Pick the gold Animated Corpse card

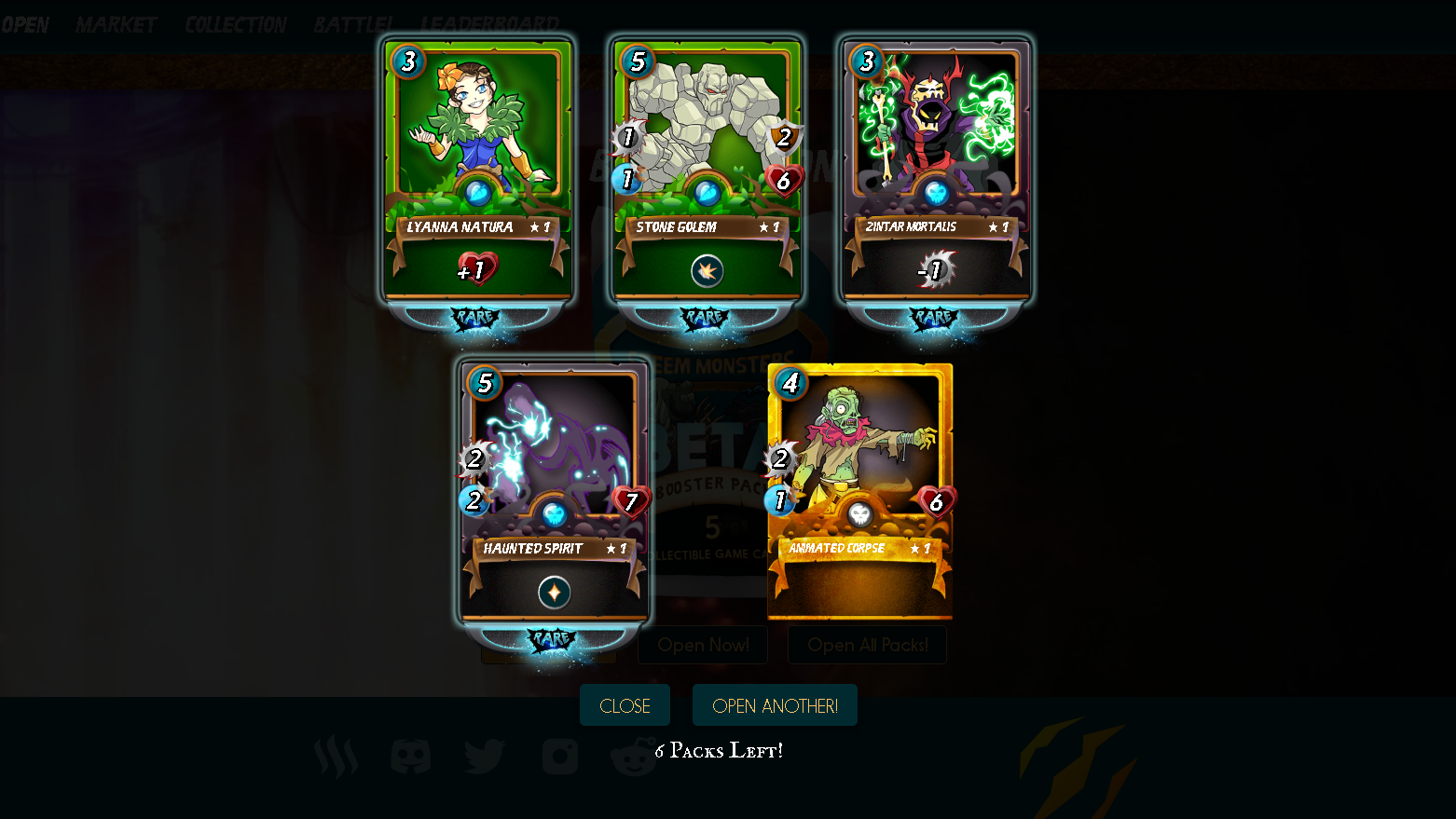(859, 492)
